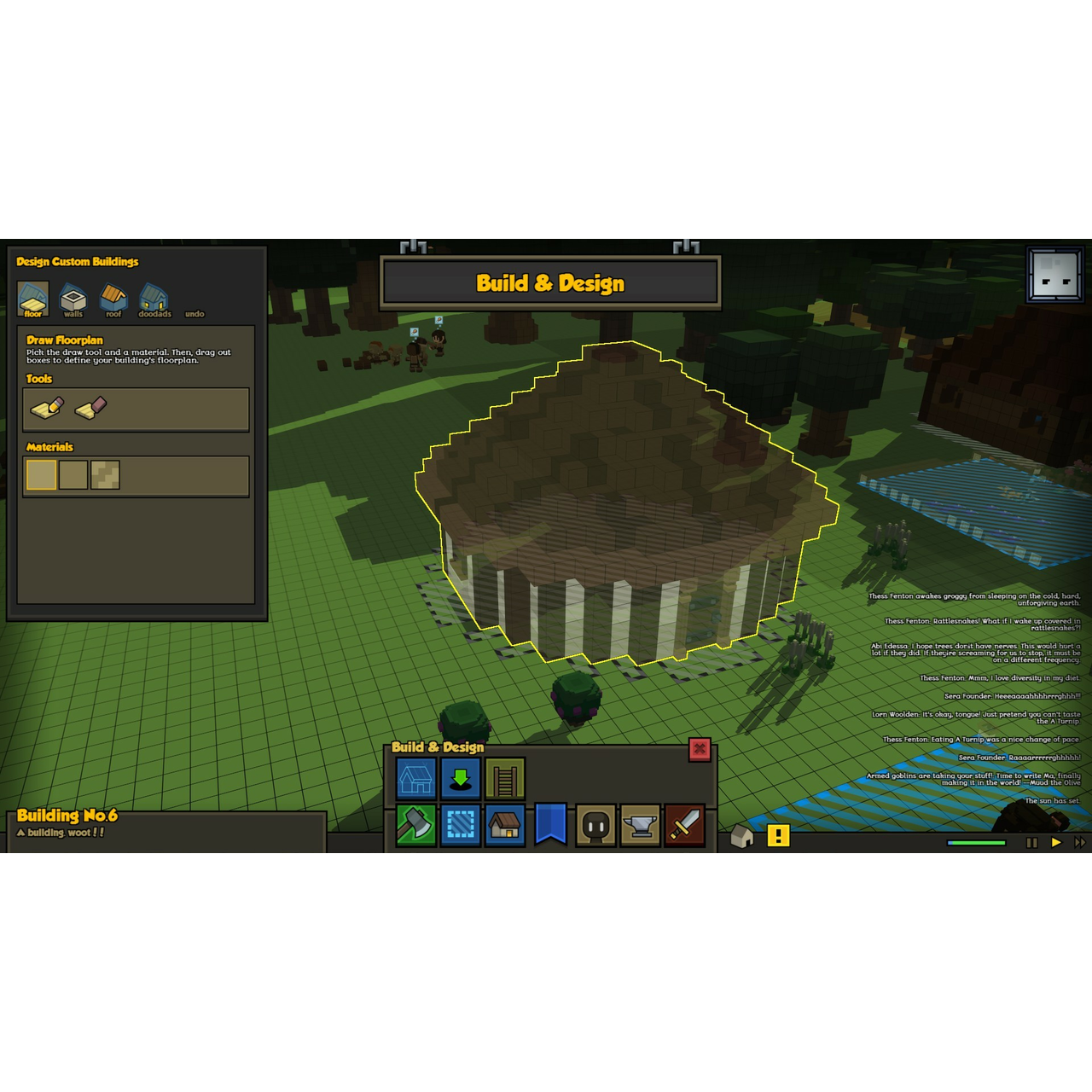Open the striped zones menu

[x=461, y=825]
